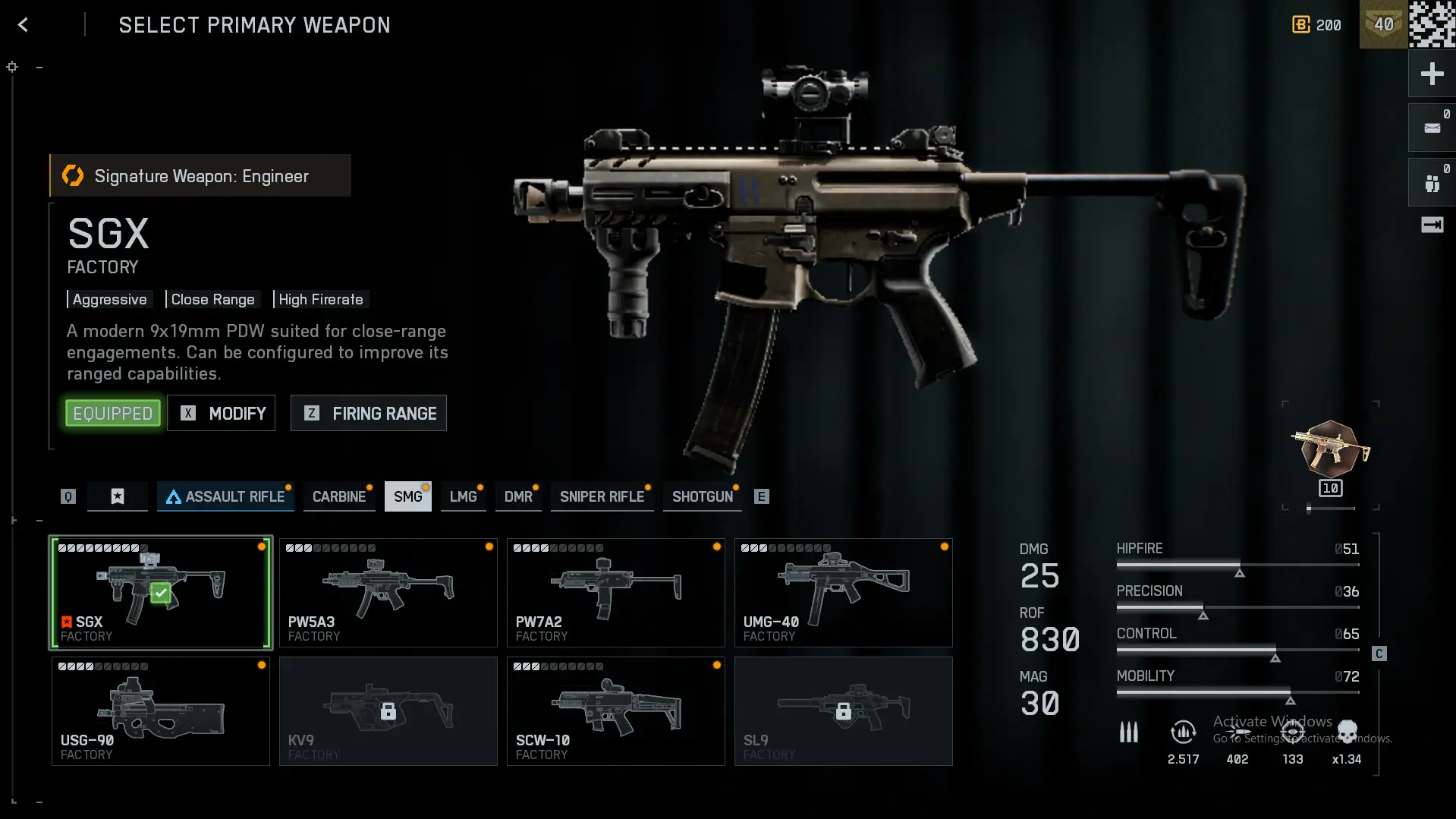Choose the USG-90 weapon tile
The width and height of the screenshot is (1456, 819).
coord(161,711)
